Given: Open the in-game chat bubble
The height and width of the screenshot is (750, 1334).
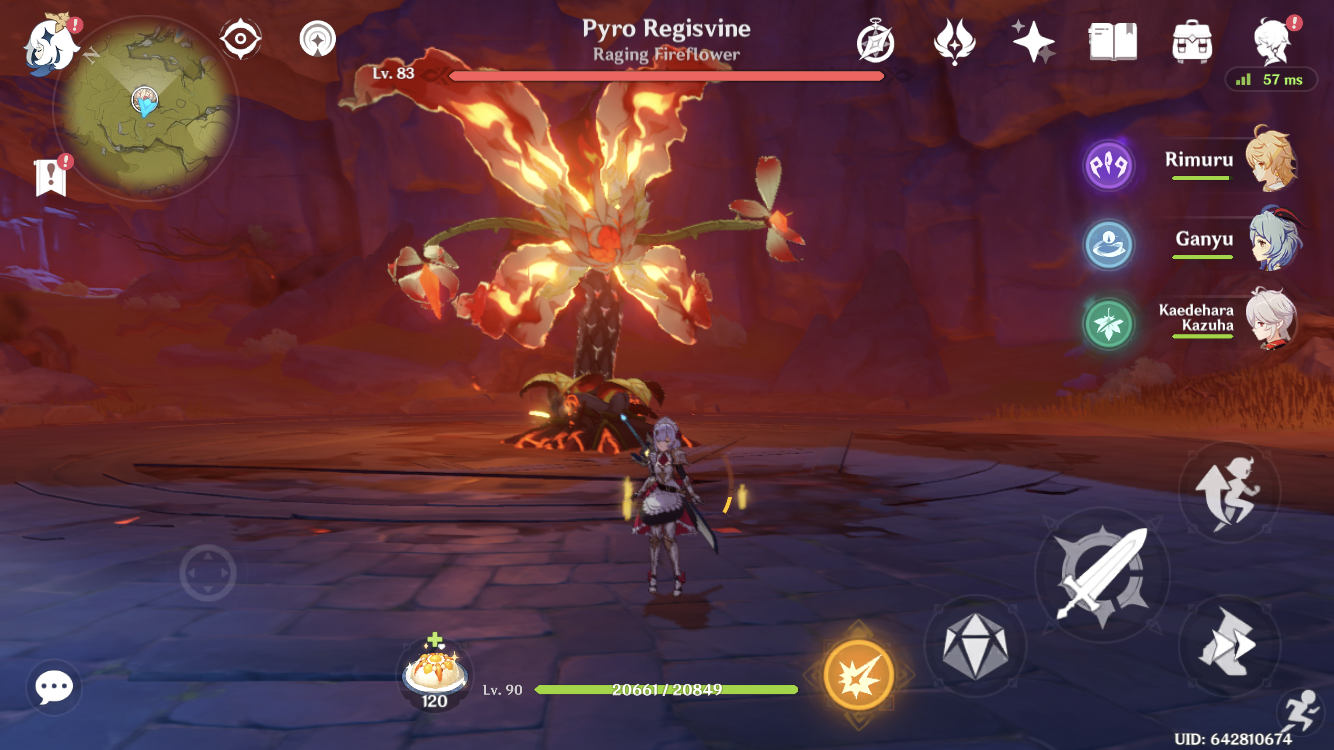Looking at the screenshot, I should point(52,687).
